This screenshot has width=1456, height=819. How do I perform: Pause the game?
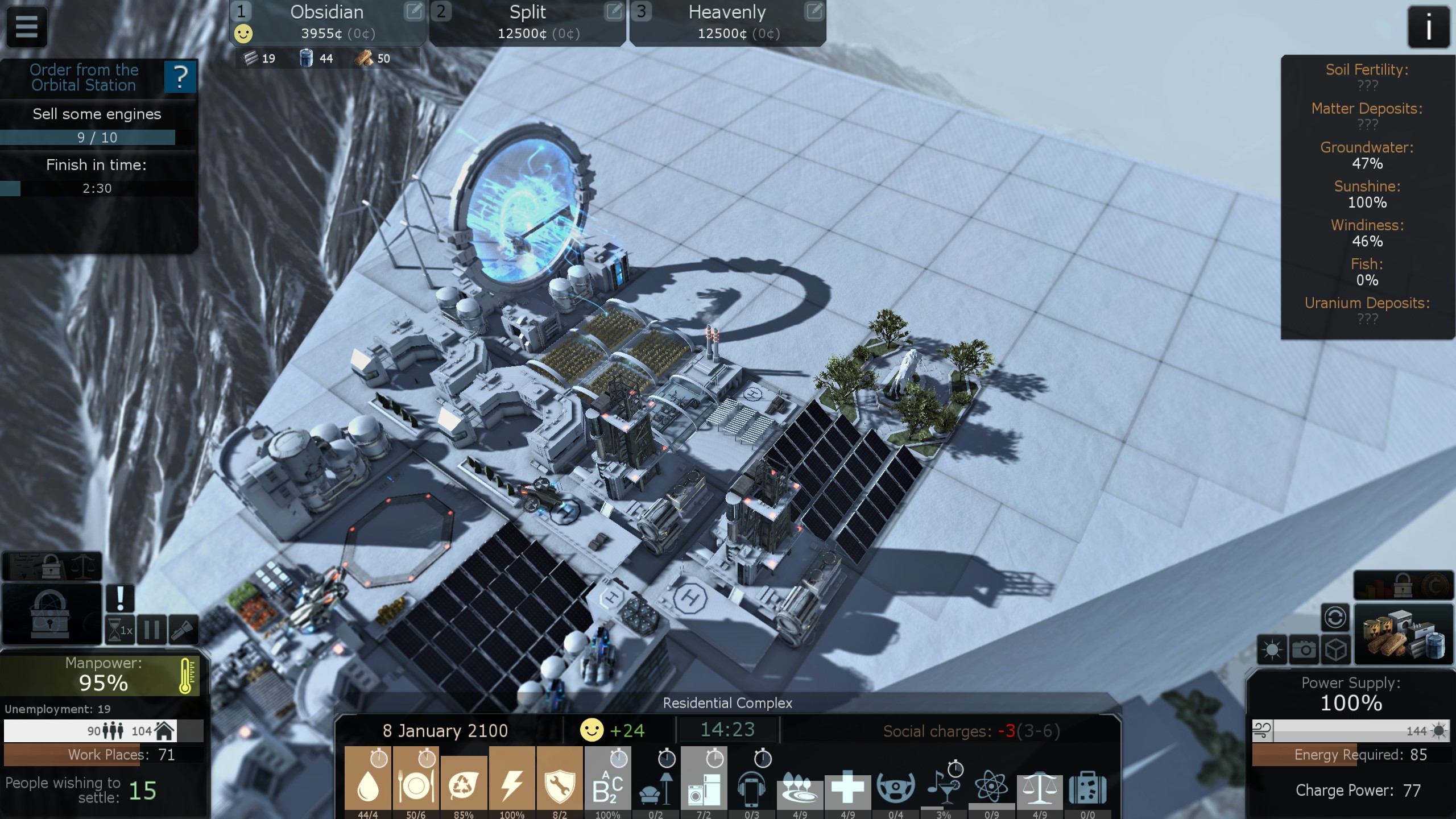pyautogui.click(x=152, y=630)
